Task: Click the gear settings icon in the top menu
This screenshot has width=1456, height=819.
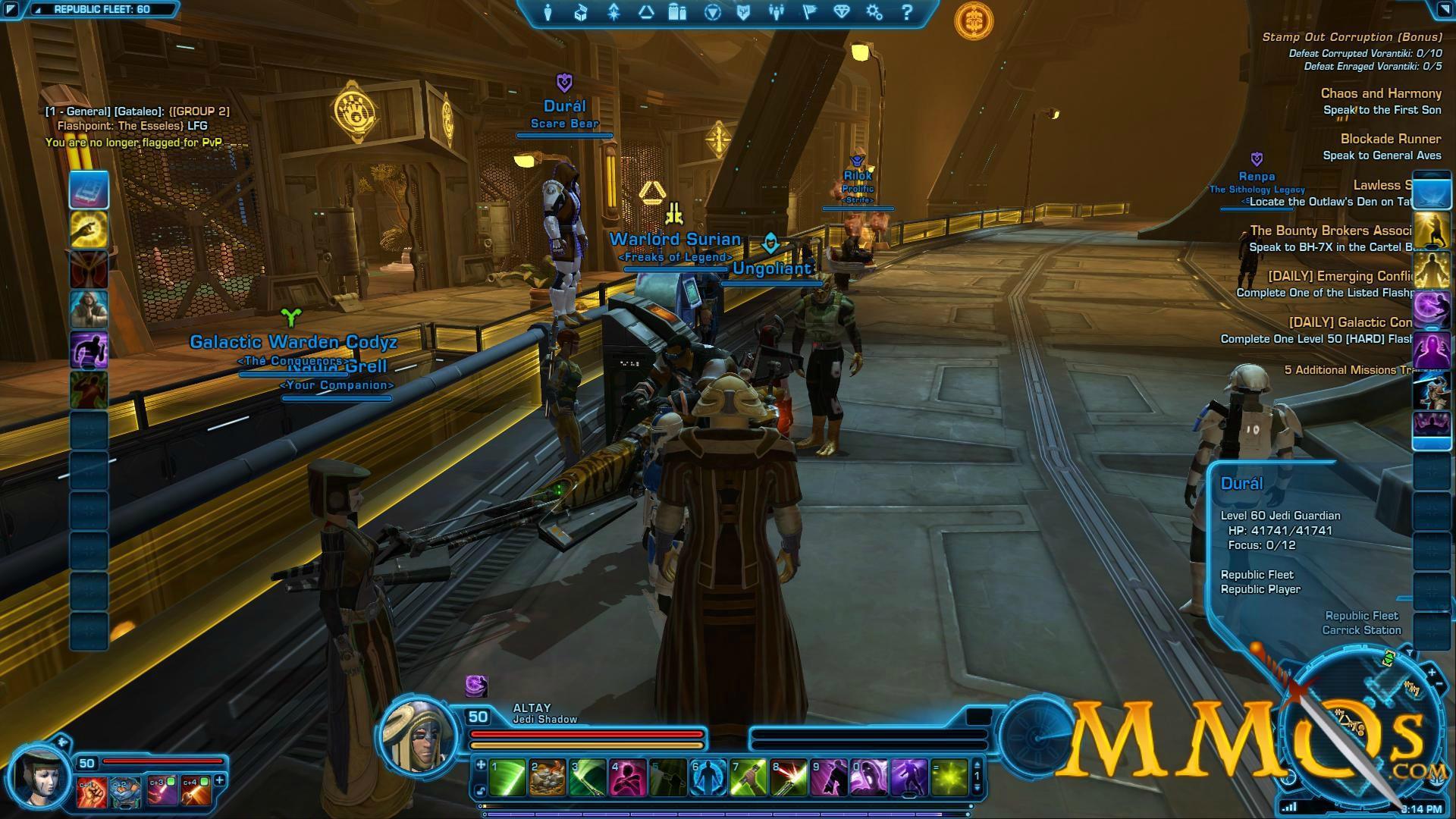Action: coord(874,13)
